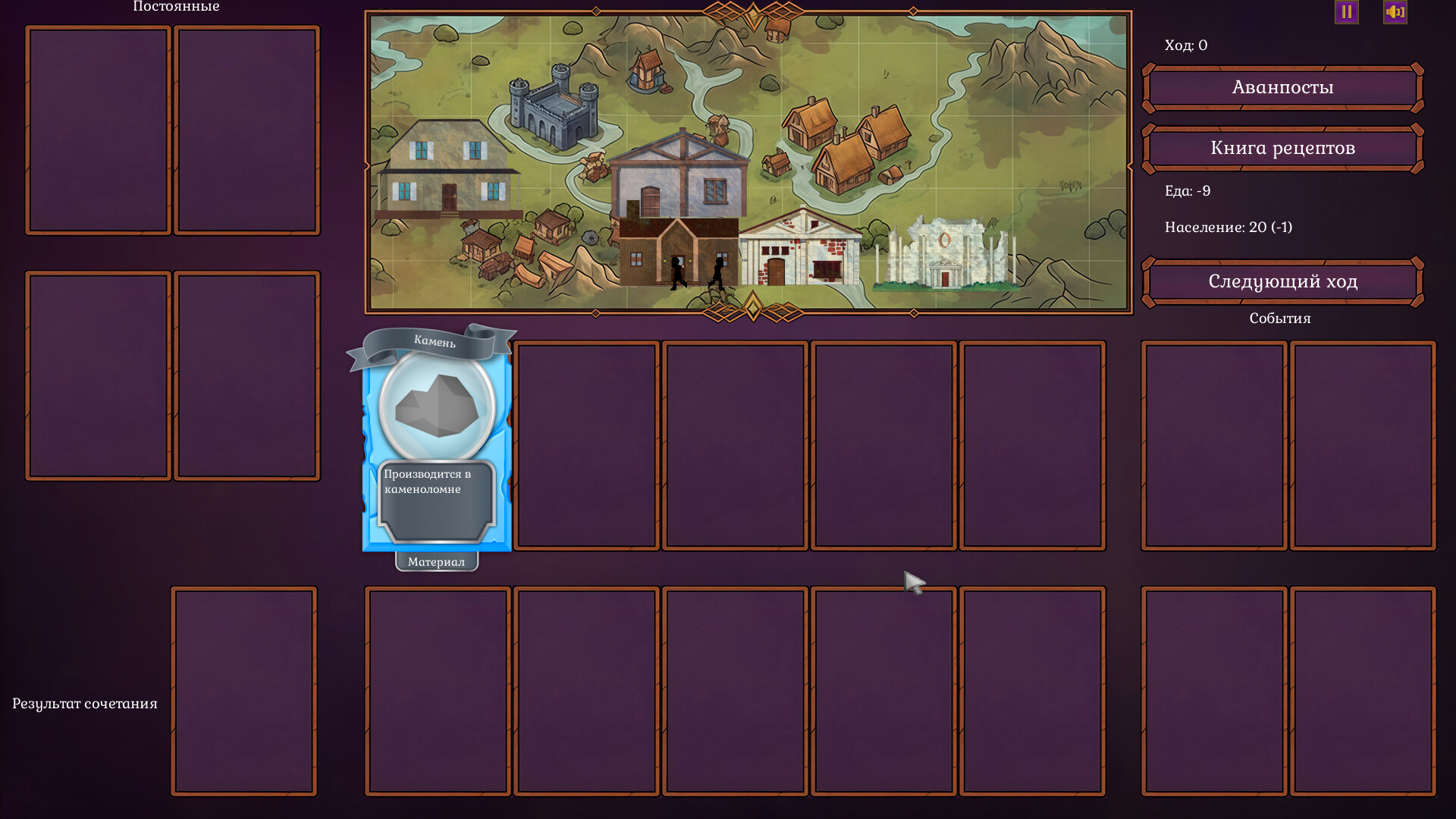
Task: Click the Материал tag under the stone card
Action: tap(438, 563)
